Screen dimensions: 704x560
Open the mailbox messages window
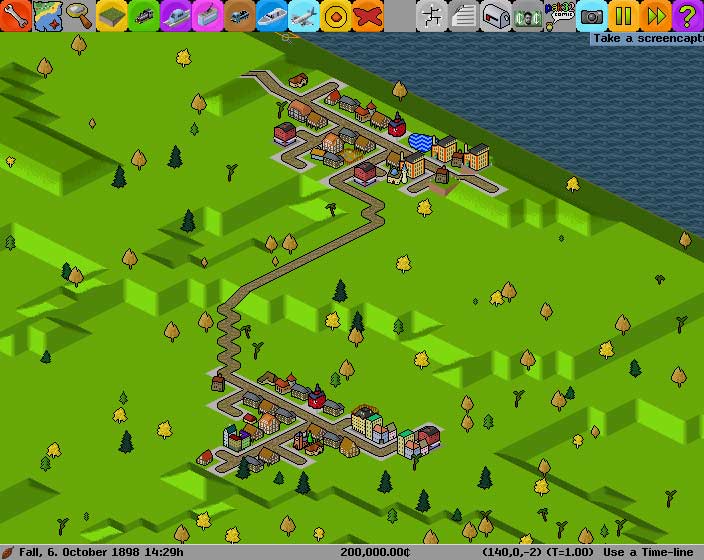click(x=495, y=15)
